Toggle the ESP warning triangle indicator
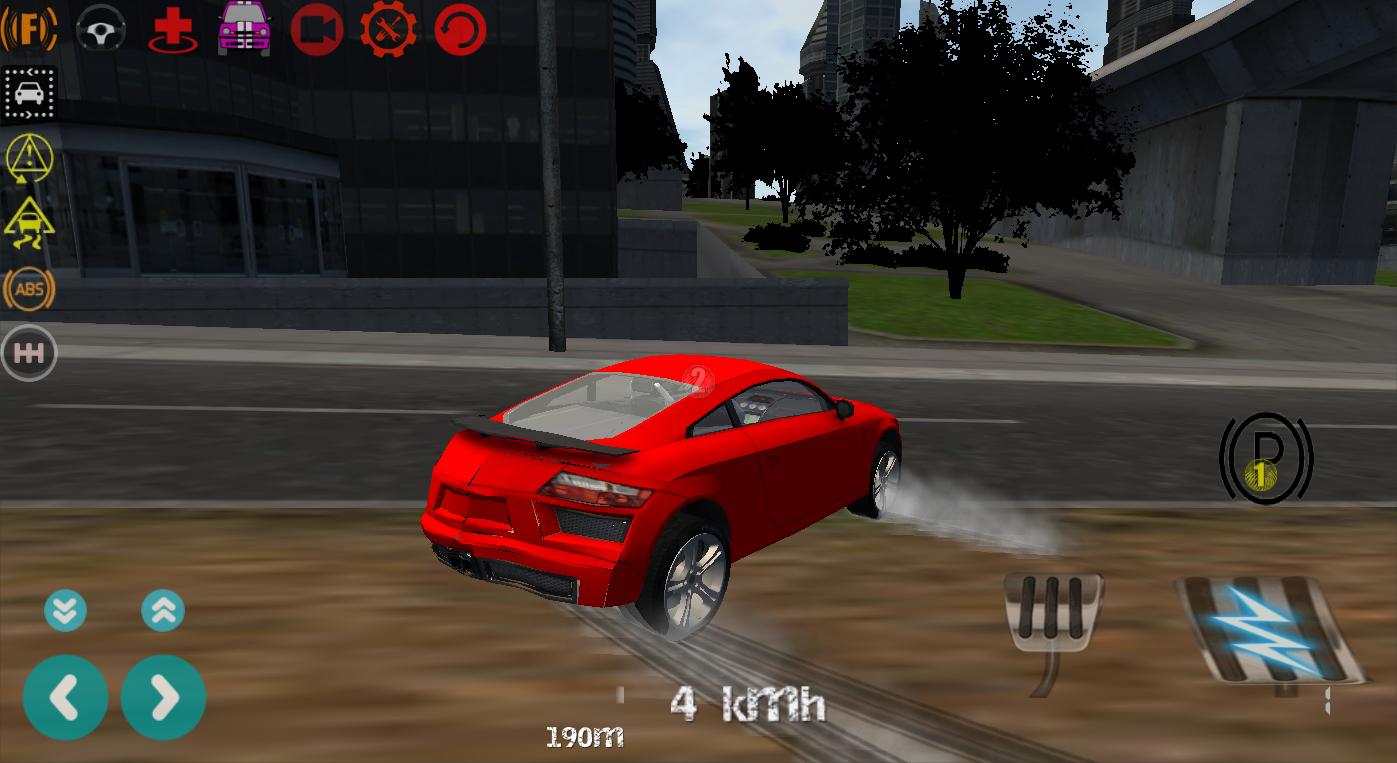1397x763 pixels. click(x=29, y=158)
